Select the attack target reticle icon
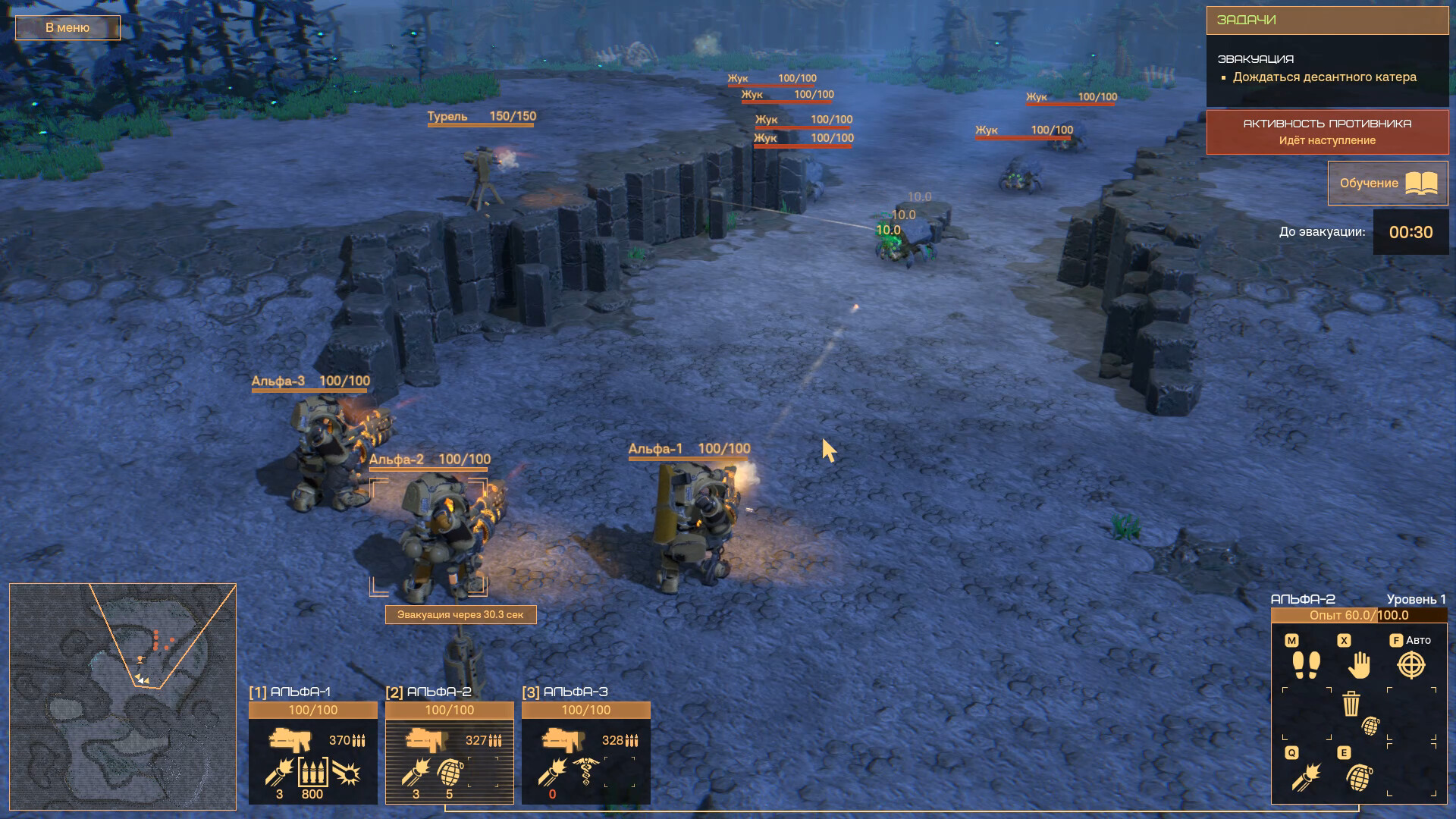Screen dimensions: 1456x819 [1410, 666]
